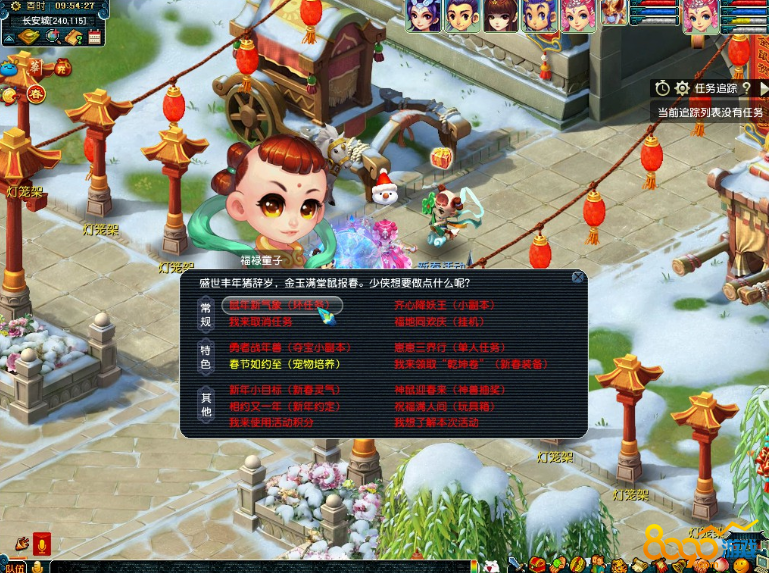Open quest tracker gear settings
Image resolution: width=769 pixels, height=573 pixels.
point(682,89)
